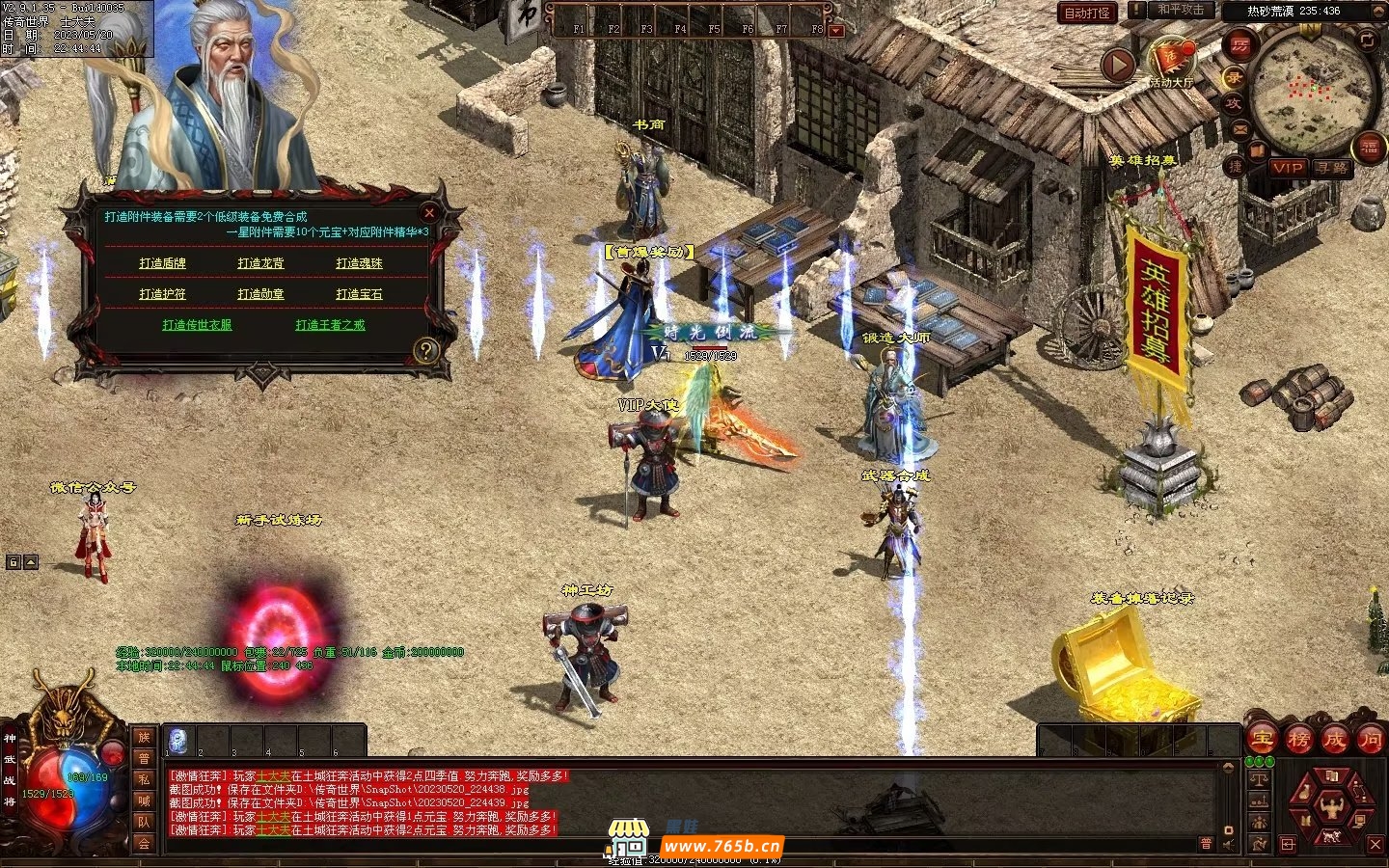
Task: Close the forging dialogue window
Action: pos(429,212)
